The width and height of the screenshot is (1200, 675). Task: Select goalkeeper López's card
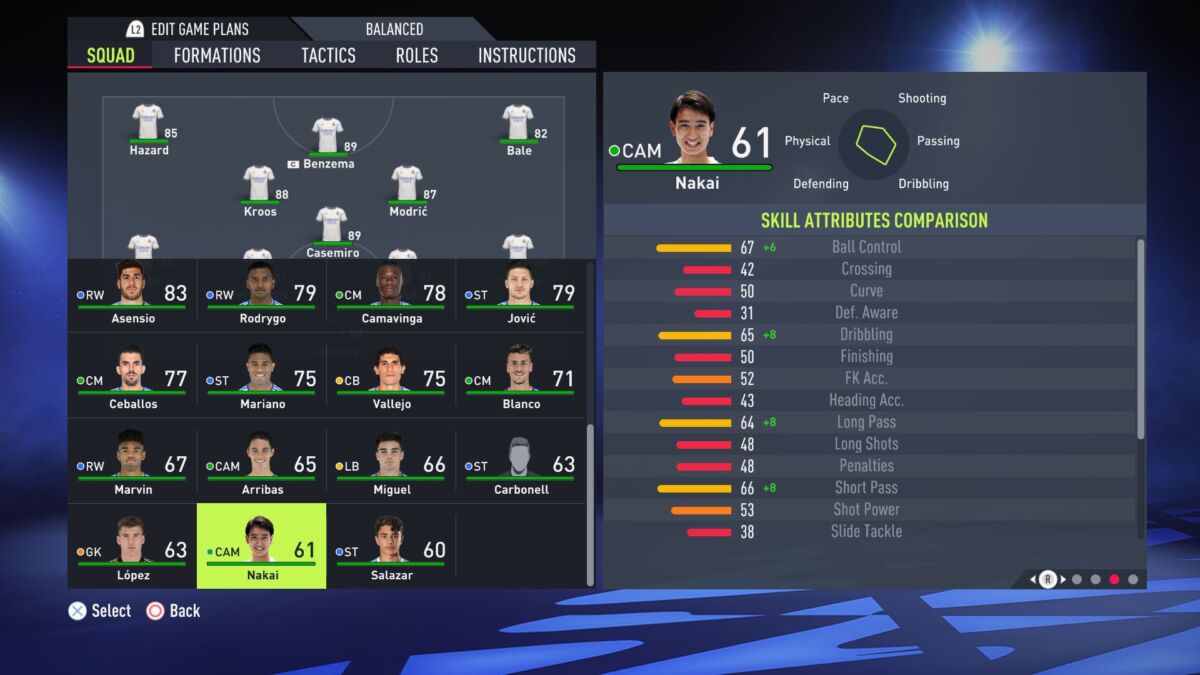click(x=132, y=549)
